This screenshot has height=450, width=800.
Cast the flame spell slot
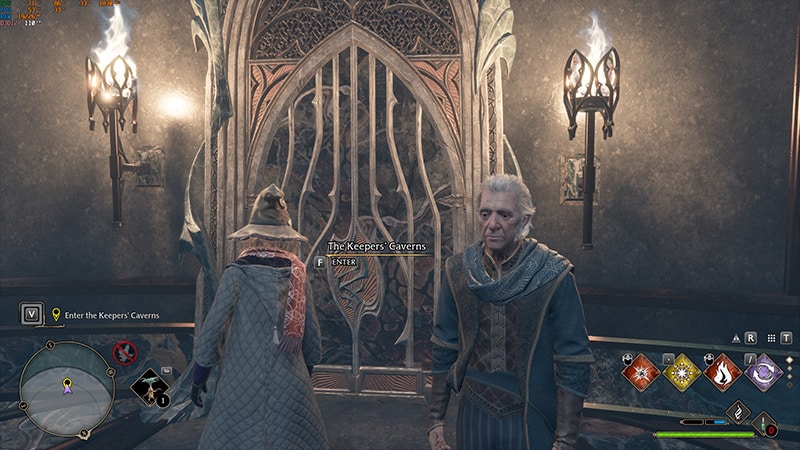point(723,372)
